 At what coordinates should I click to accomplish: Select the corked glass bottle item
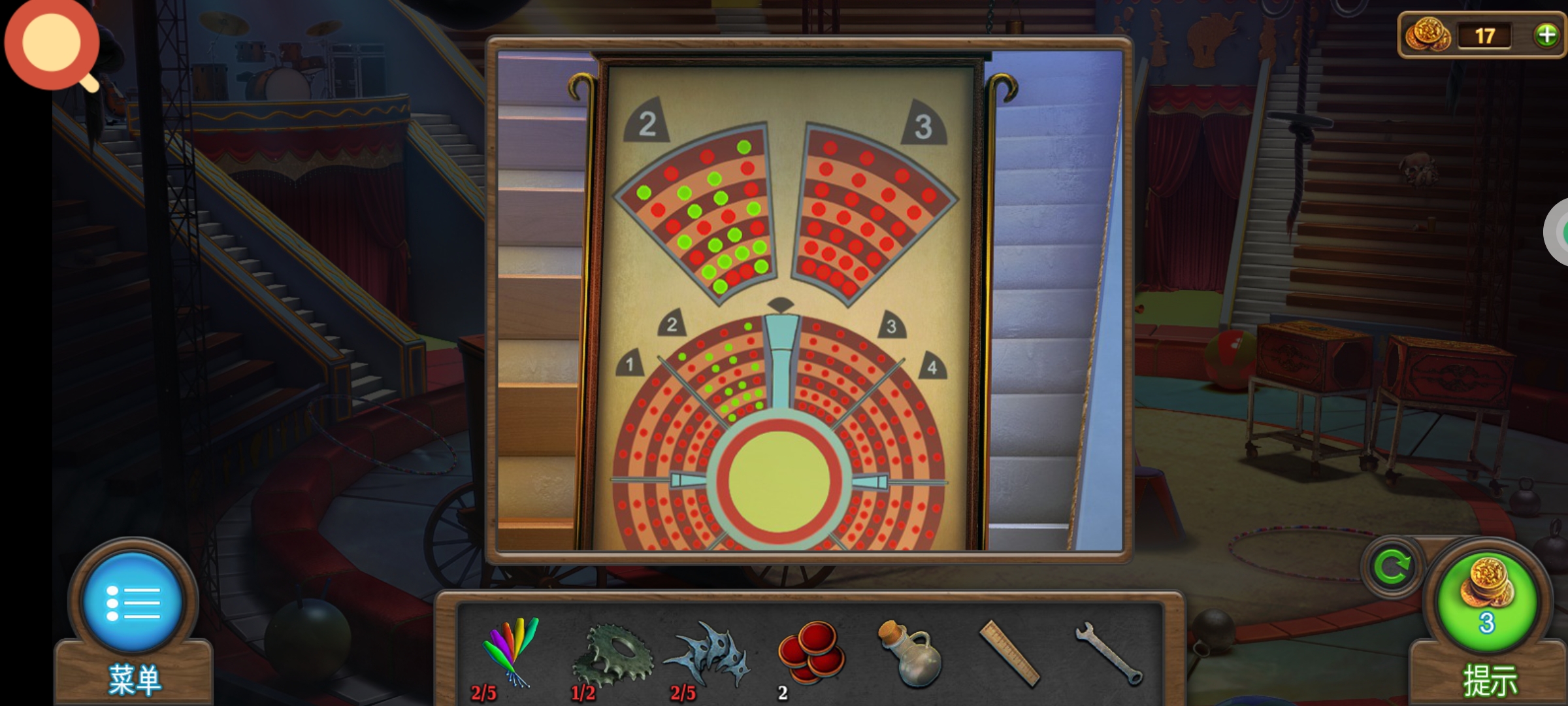tap(911, 654)
